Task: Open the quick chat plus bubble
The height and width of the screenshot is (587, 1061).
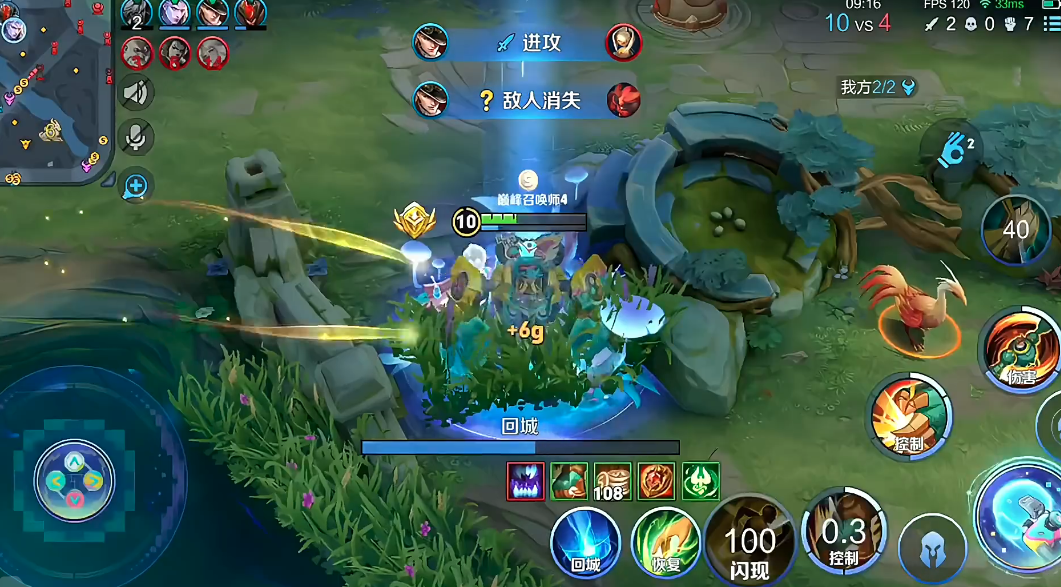Action: pos(136,185)
